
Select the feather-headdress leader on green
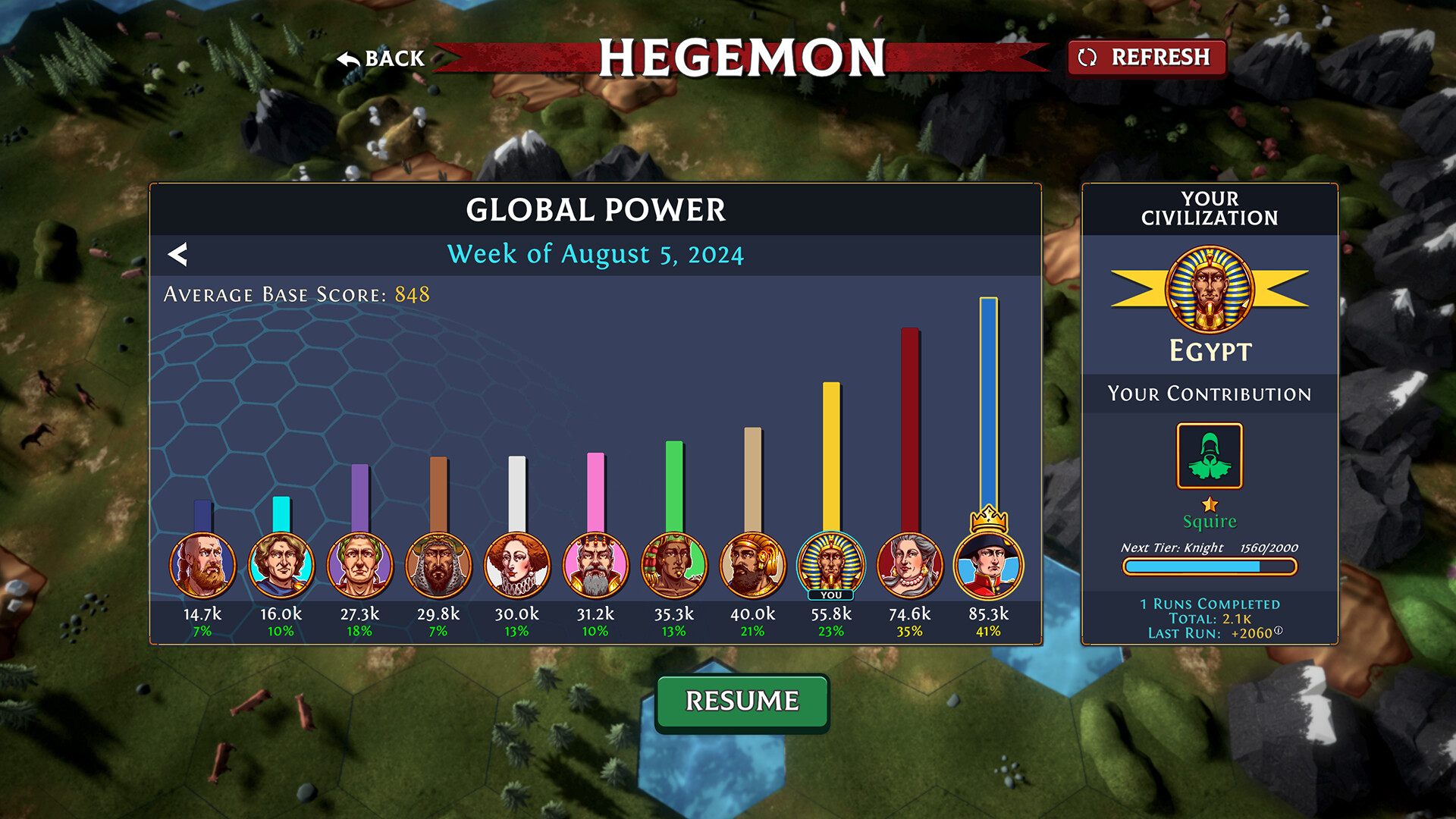pyautogui.click(x=673, y=565)
